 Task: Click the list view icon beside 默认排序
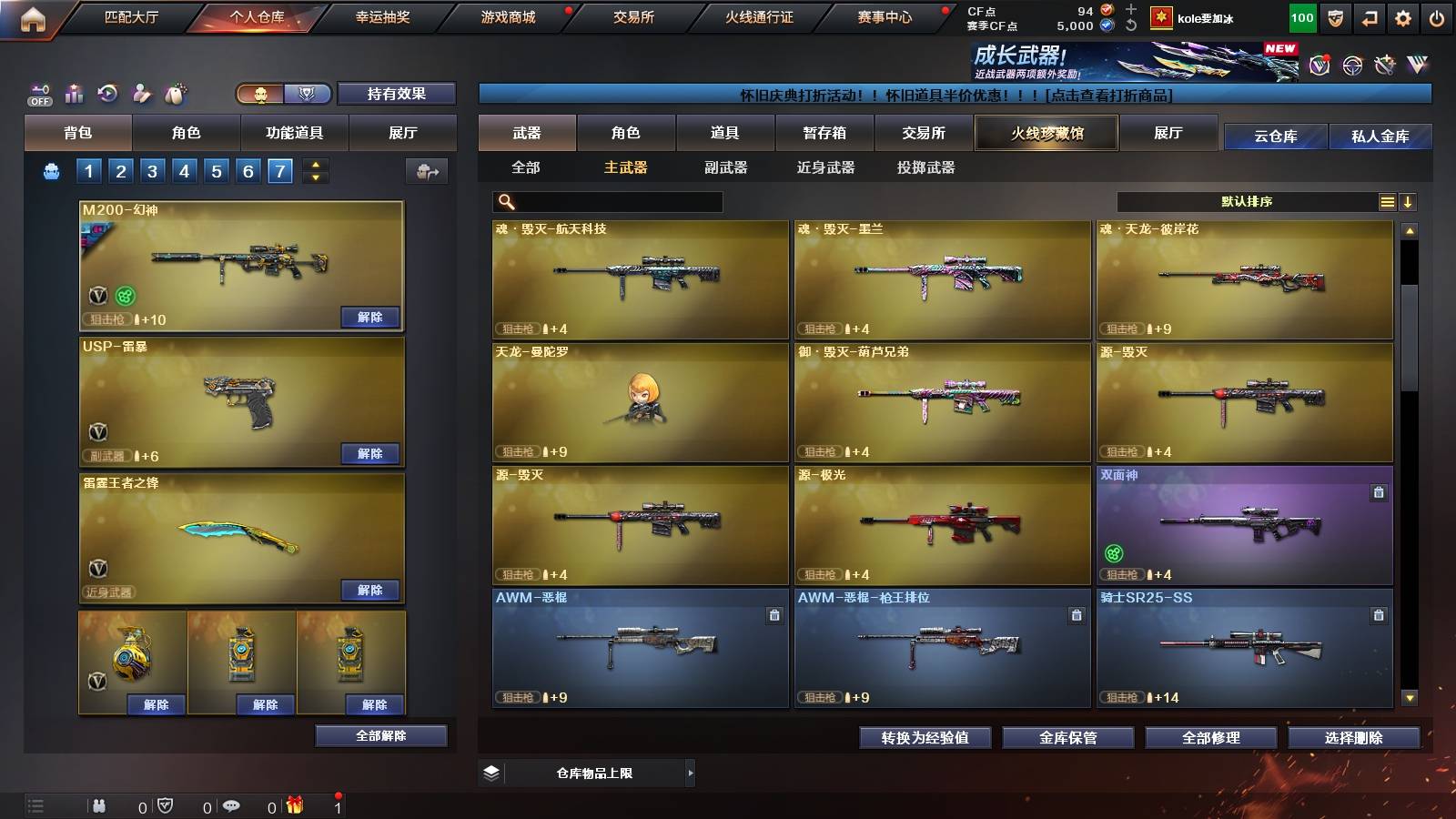pos(1386,201)
